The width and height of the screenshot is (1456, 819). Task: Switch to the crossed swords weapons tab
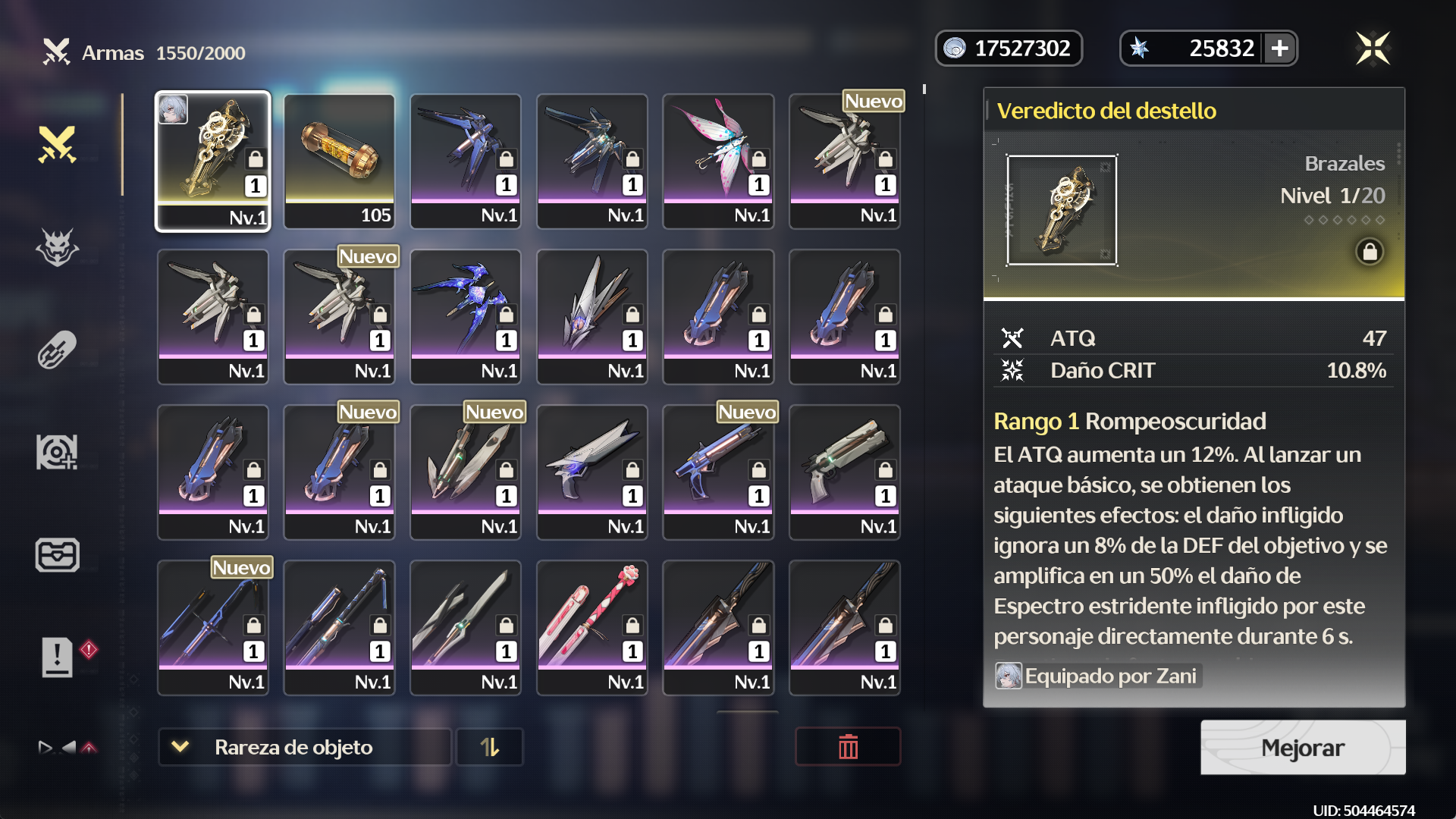(x=58, y=144)
